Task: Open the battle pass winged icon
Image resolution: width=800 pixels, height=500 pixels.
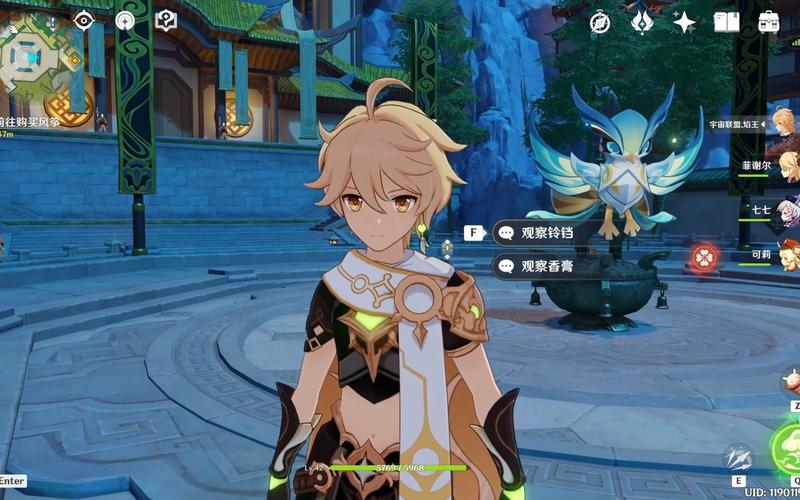Action: 642,22
